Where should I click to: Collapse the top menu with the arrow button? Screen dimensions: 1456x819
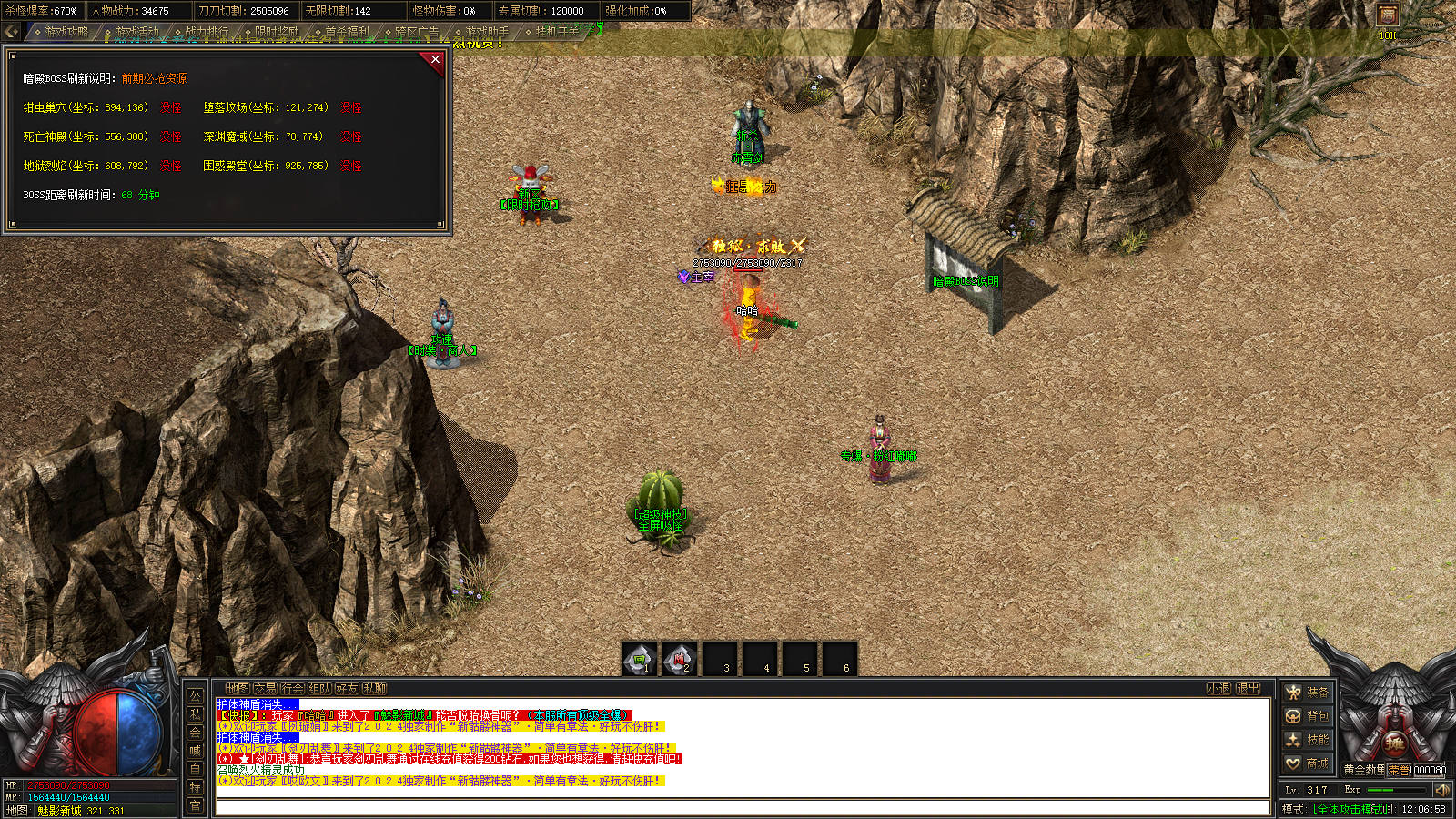pos(11,32)
